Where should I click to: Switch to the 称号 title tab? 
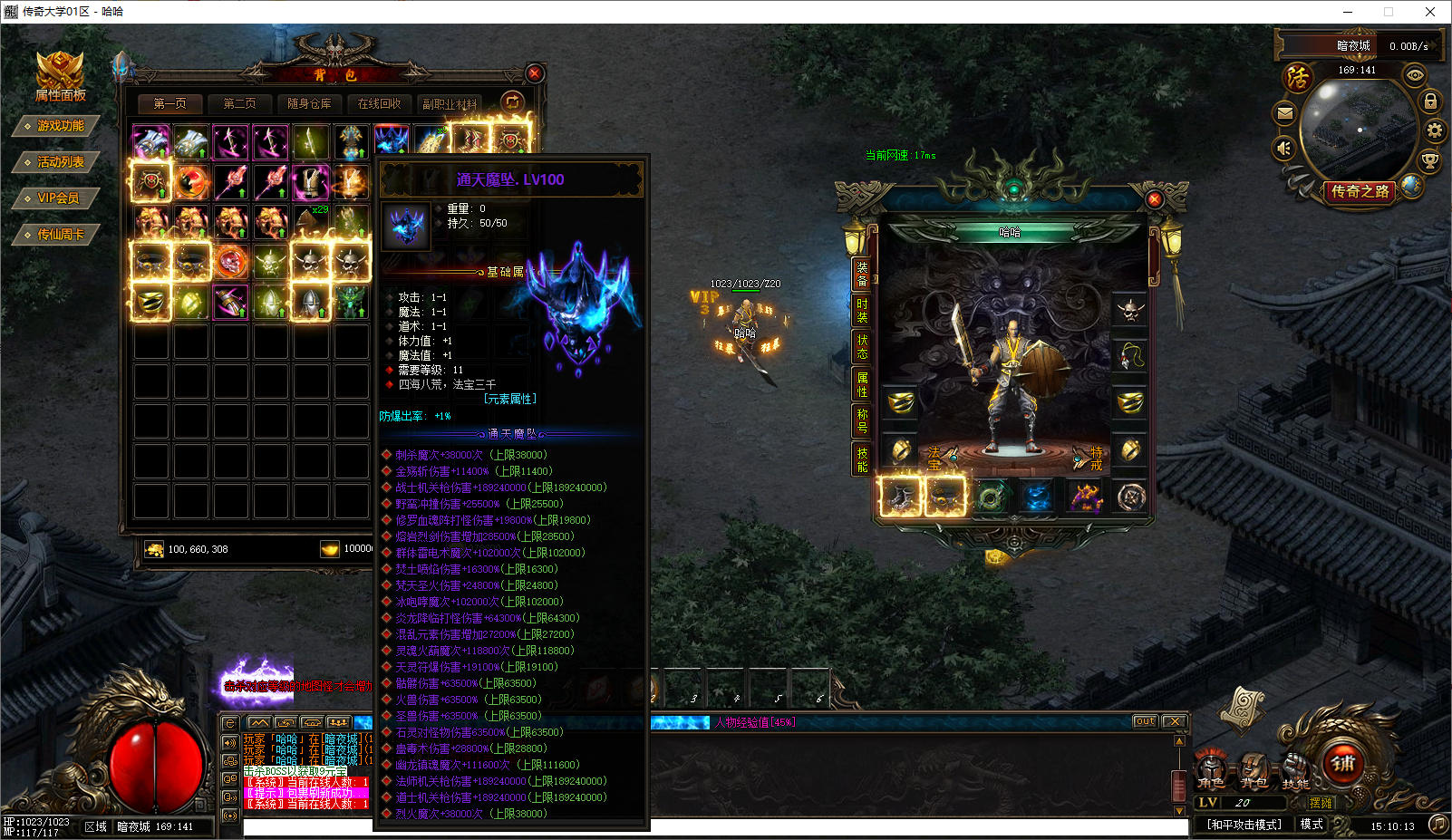862,420
